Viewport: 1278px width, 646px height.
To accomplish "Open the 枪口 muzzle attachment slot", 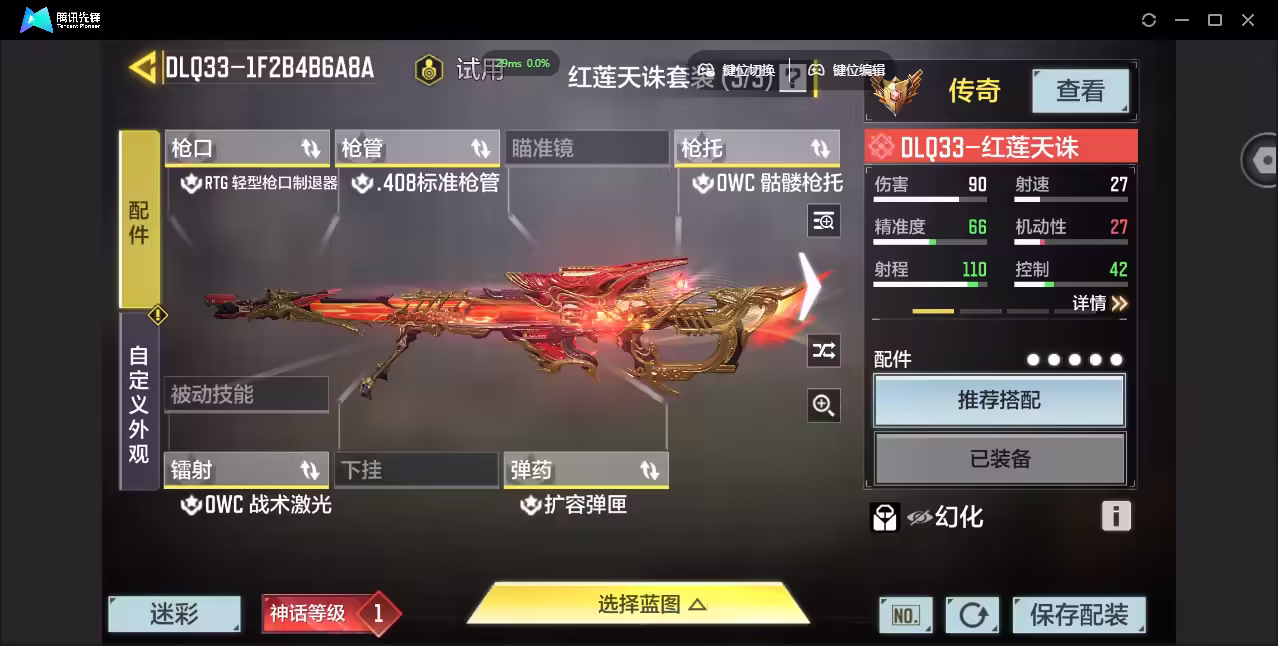I will point(246,149).
